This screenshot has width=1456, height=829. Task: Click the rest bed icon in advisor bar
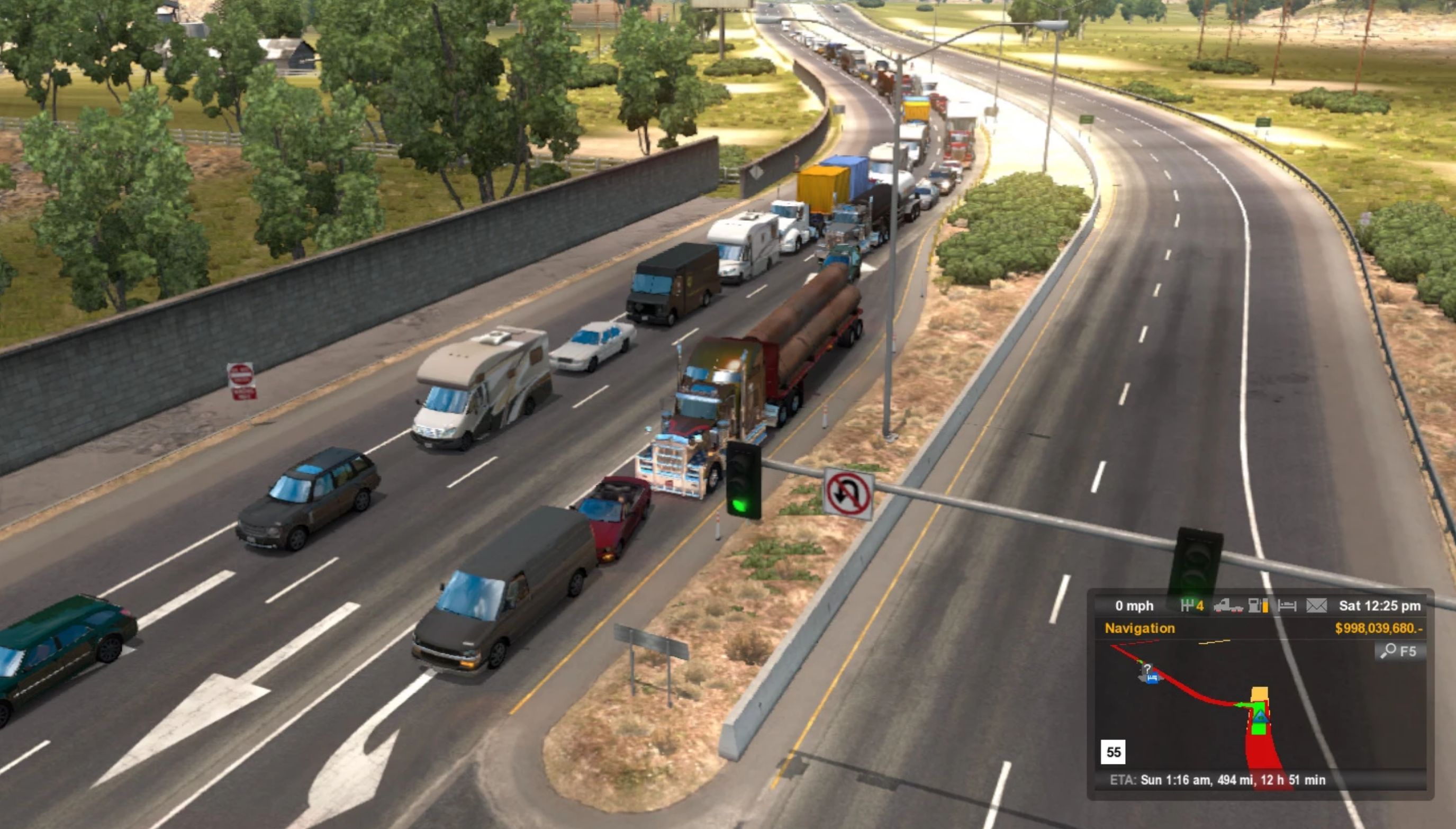(1287, 606)
